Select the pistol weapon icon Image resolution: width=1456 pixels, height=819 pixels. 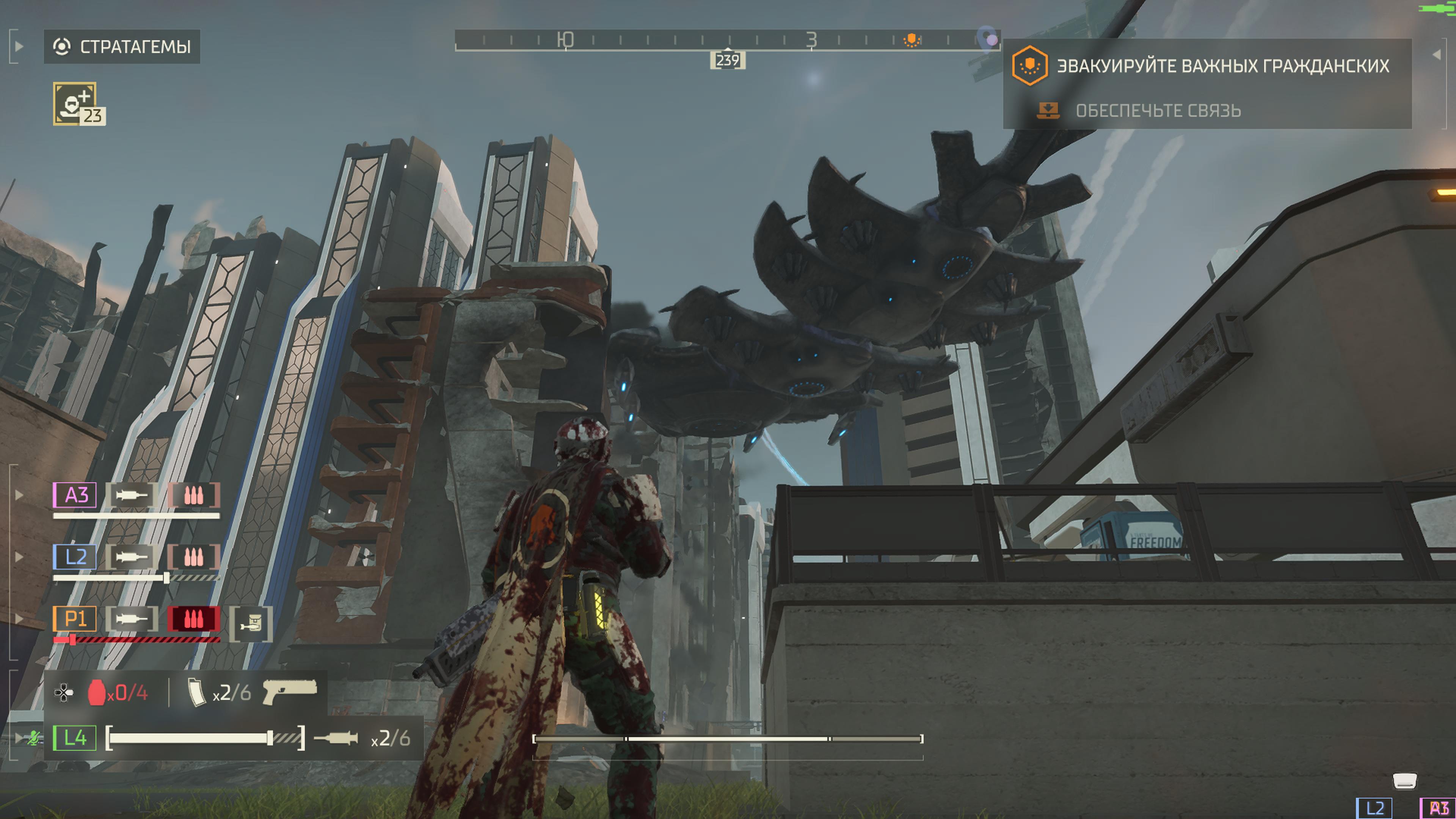(290, 691)
